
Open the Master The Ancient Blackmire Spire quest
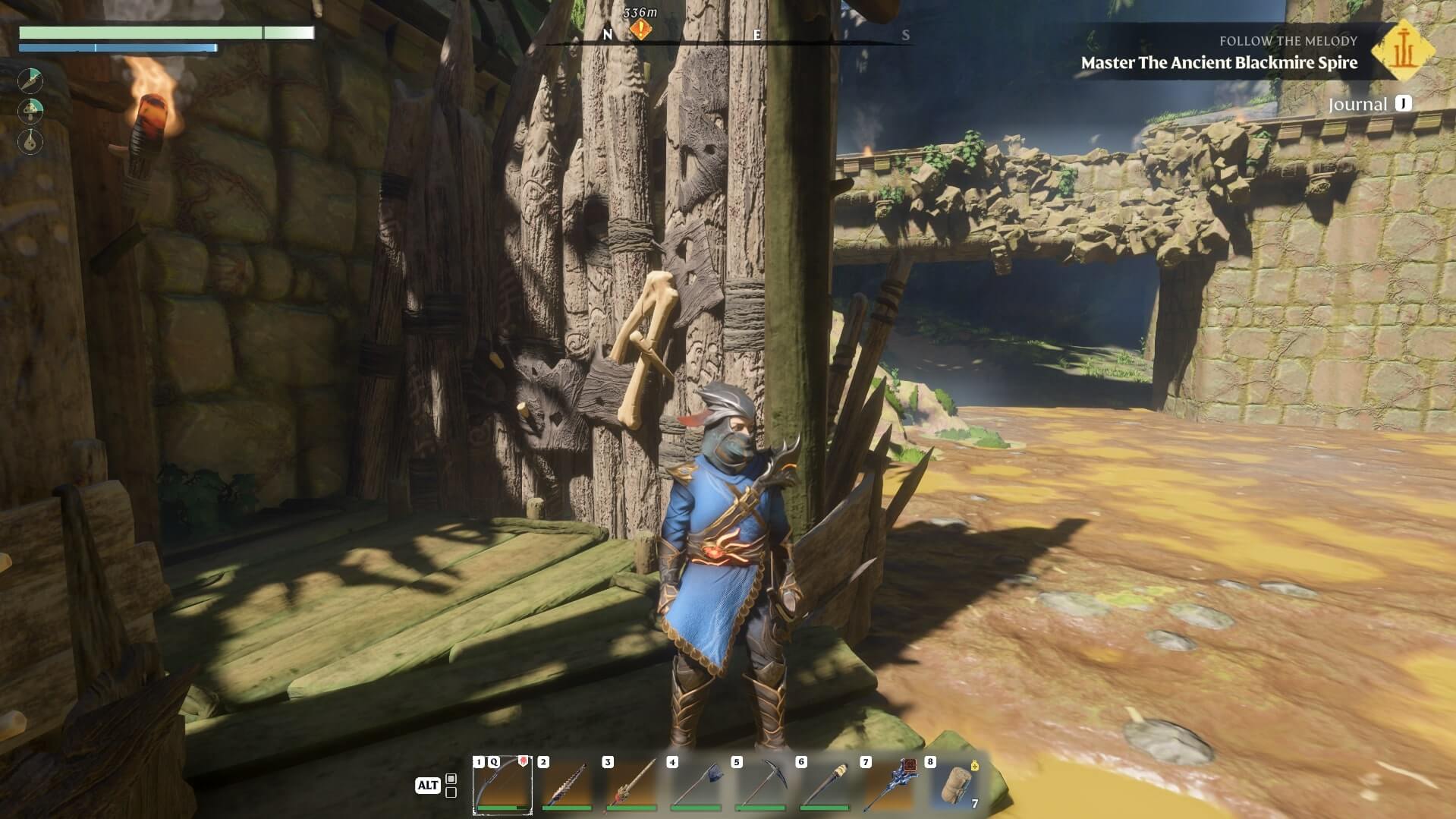coord(1219,63)
